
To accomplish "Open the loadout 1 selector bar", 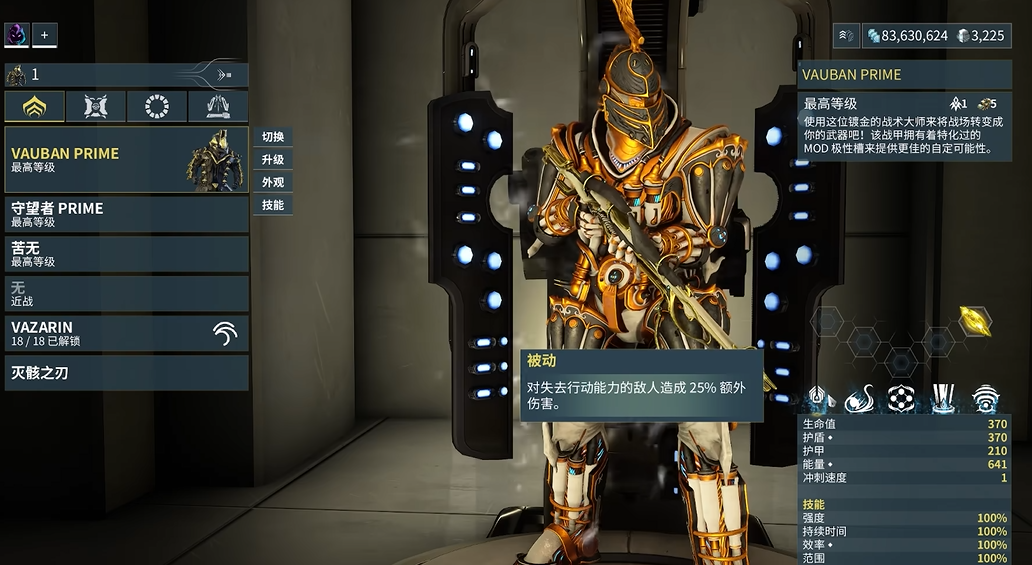I will coord(126,75).
